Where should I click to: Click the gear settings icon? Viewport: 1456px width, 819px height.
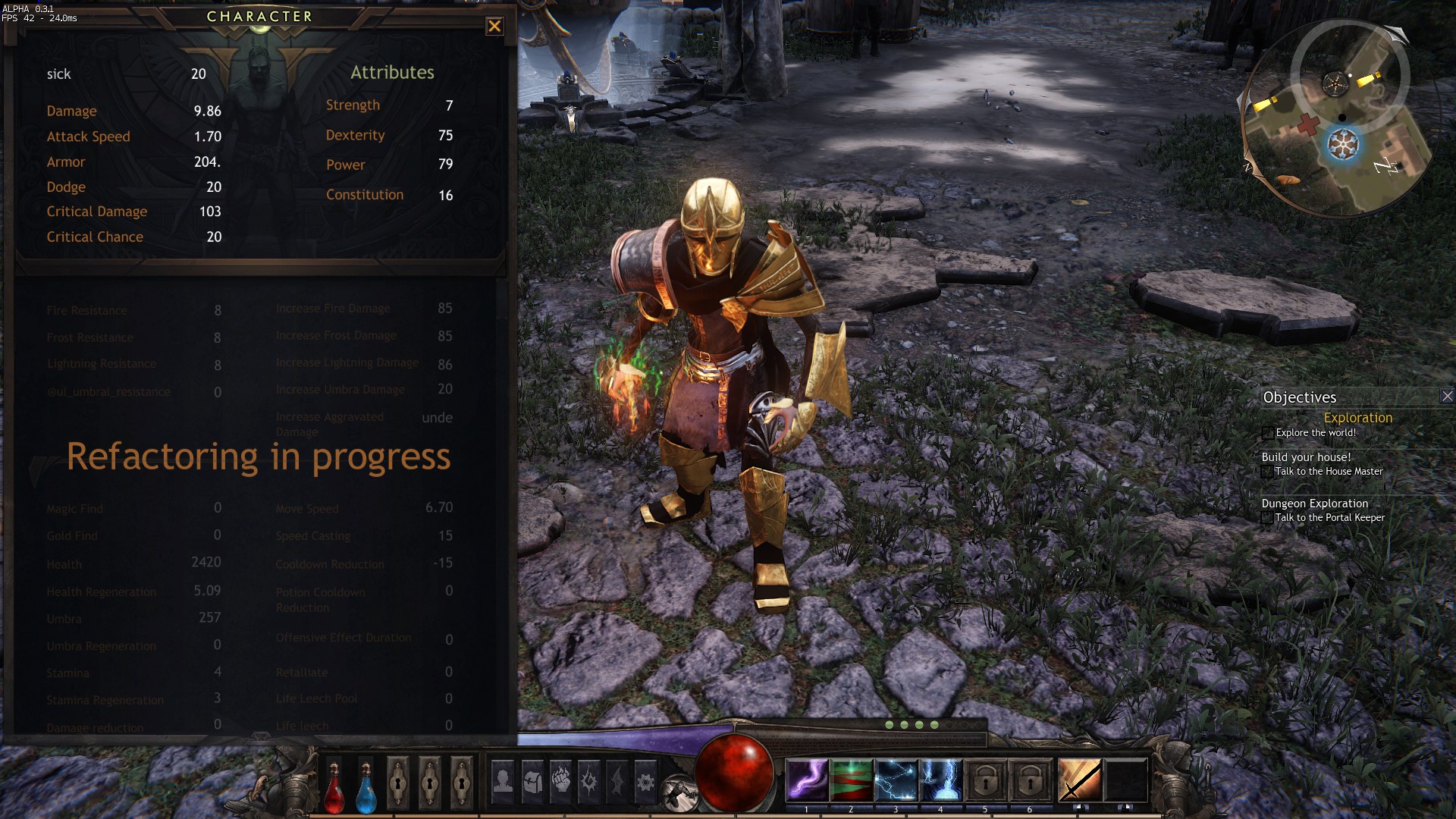point(645,780)
